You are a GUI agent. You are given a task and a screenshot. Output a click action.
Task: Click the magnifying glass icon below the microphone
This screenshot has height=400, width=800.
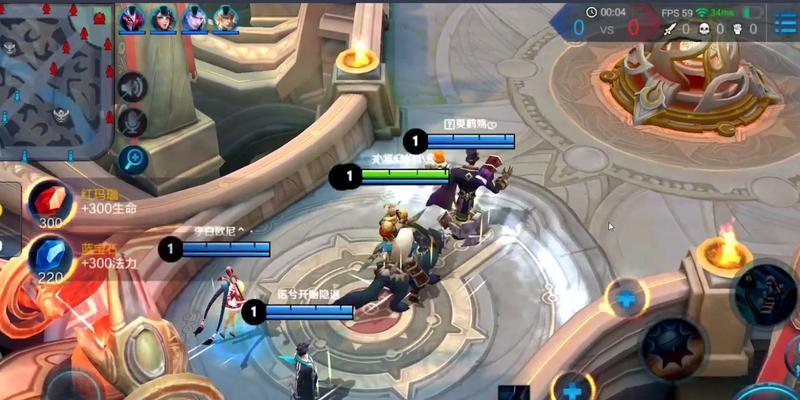click(131, 157)
